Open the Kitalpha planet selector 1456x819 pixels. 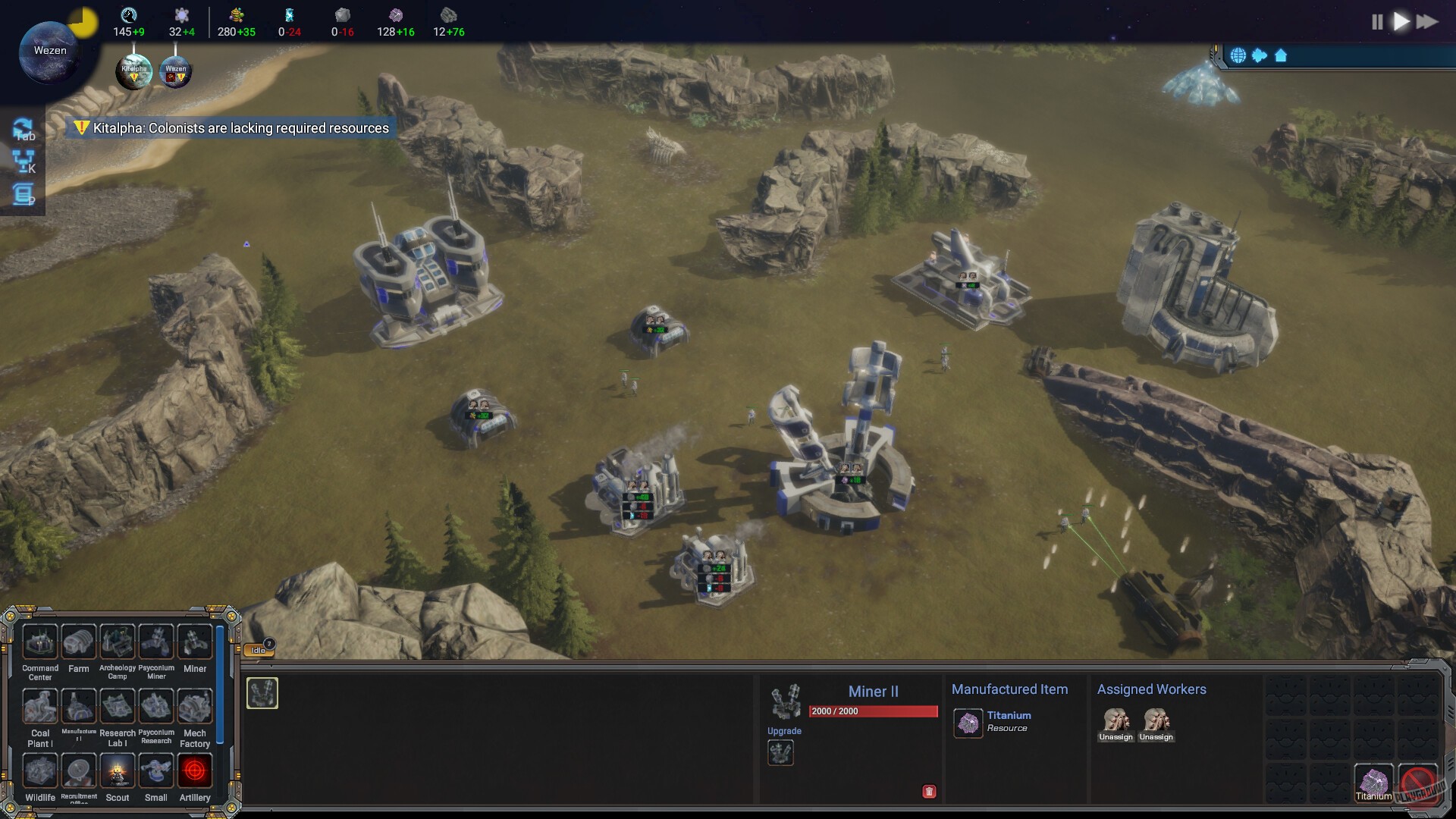(x=133, y=71)
